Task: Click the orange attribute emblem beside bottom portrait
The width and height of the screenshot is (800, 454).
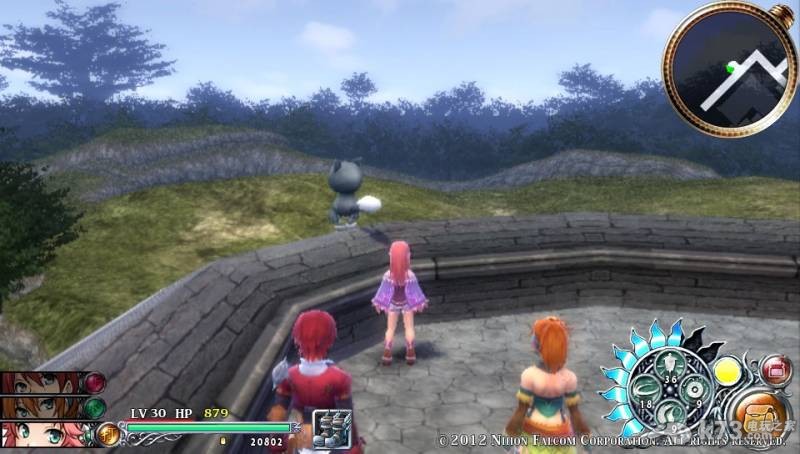Action: pyautogui.click(x=108, y=435)
